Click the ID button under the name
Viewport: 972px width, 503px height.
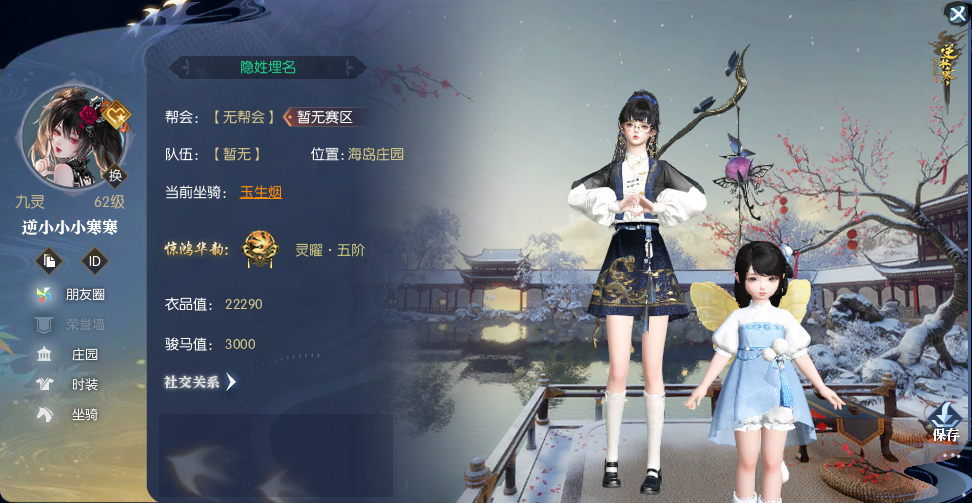coord(95,261)
